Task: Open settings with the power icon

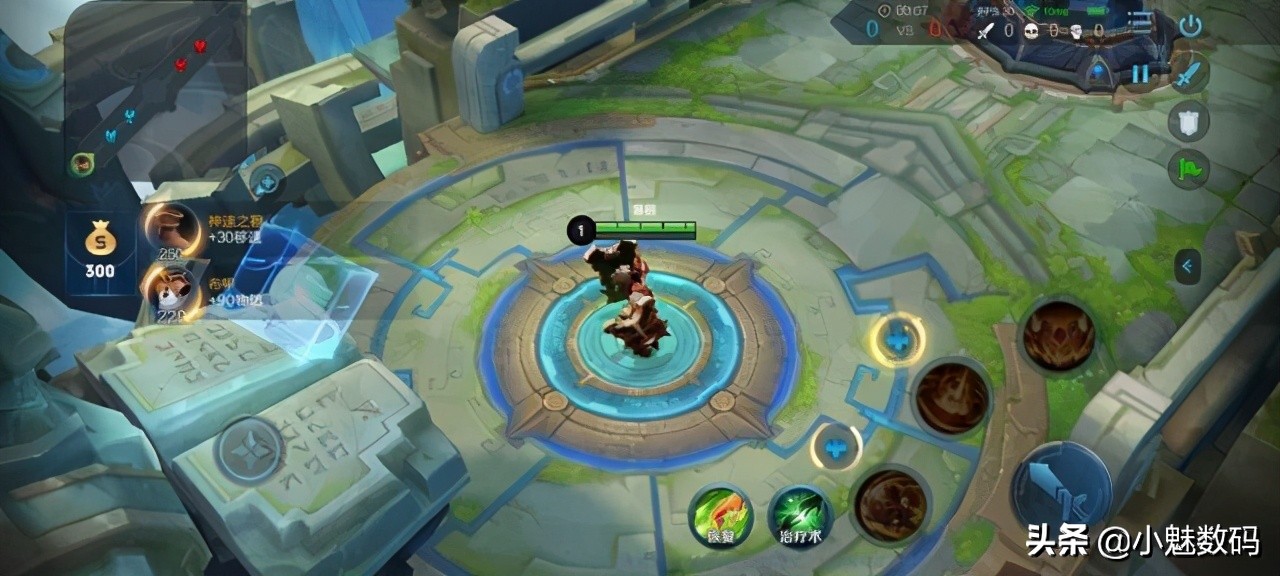Action: pos(1190,26)
